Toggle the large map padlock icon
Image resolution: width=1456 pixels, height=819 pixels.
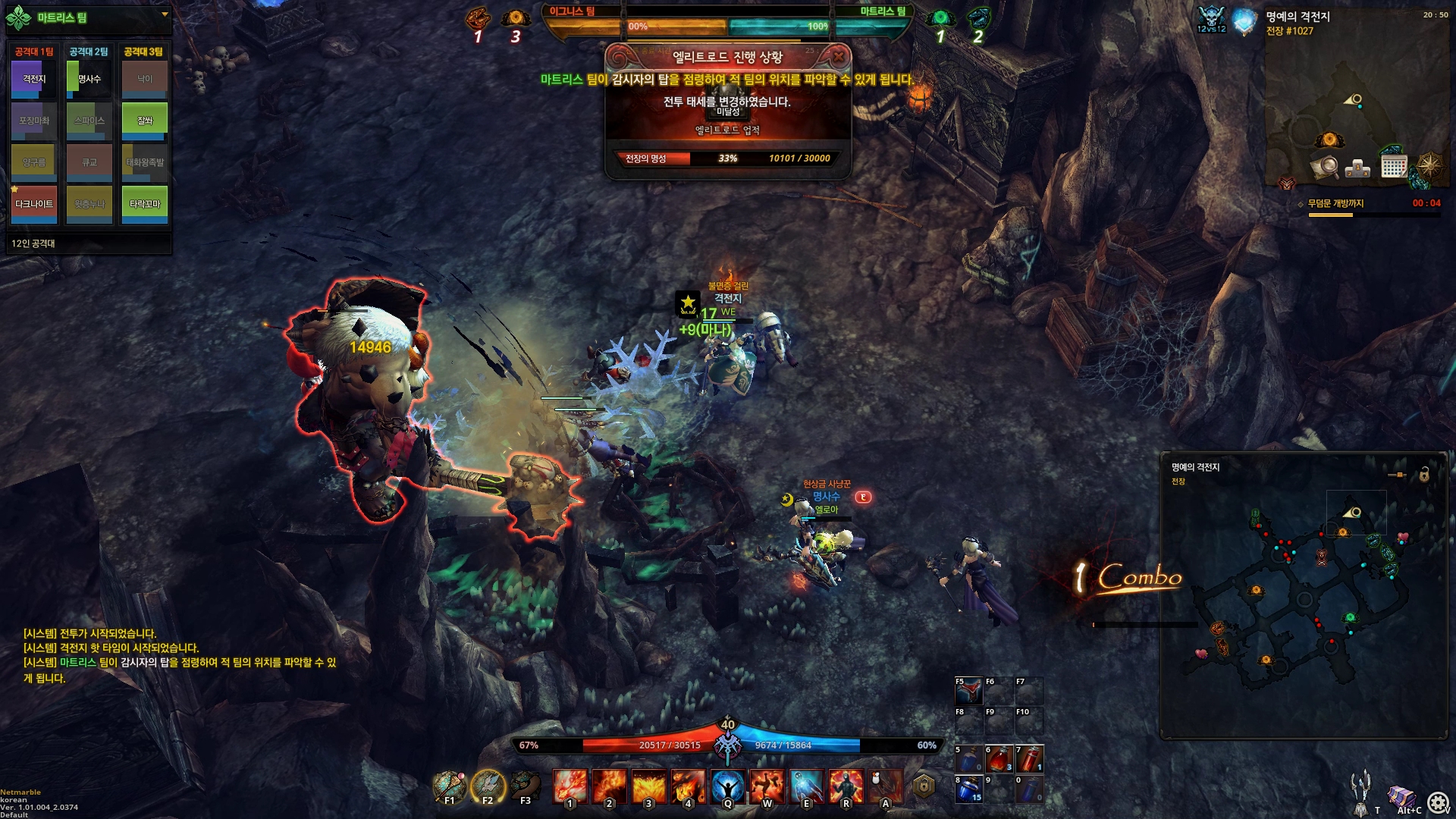pyautogui.click(x=1424, y=475)
